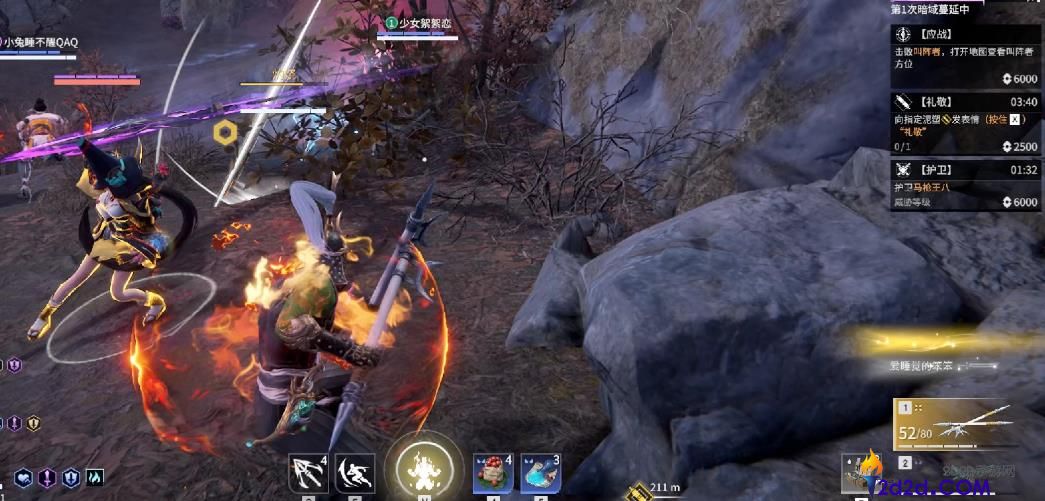
Task: Use the blue armor powder item
Action: (541, 472)
